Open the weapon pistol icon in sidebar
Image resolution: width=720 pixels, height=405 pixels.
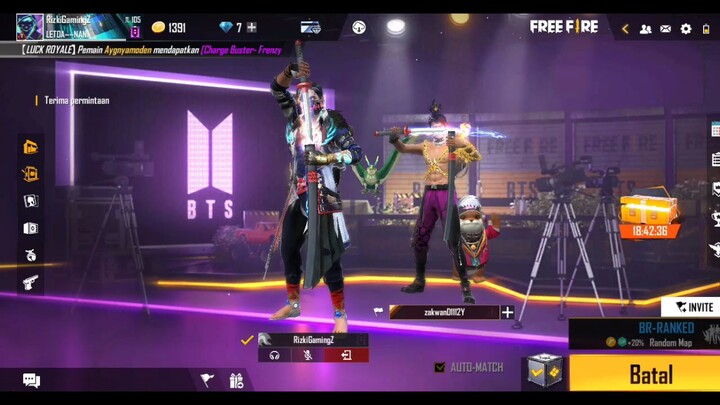31,282
